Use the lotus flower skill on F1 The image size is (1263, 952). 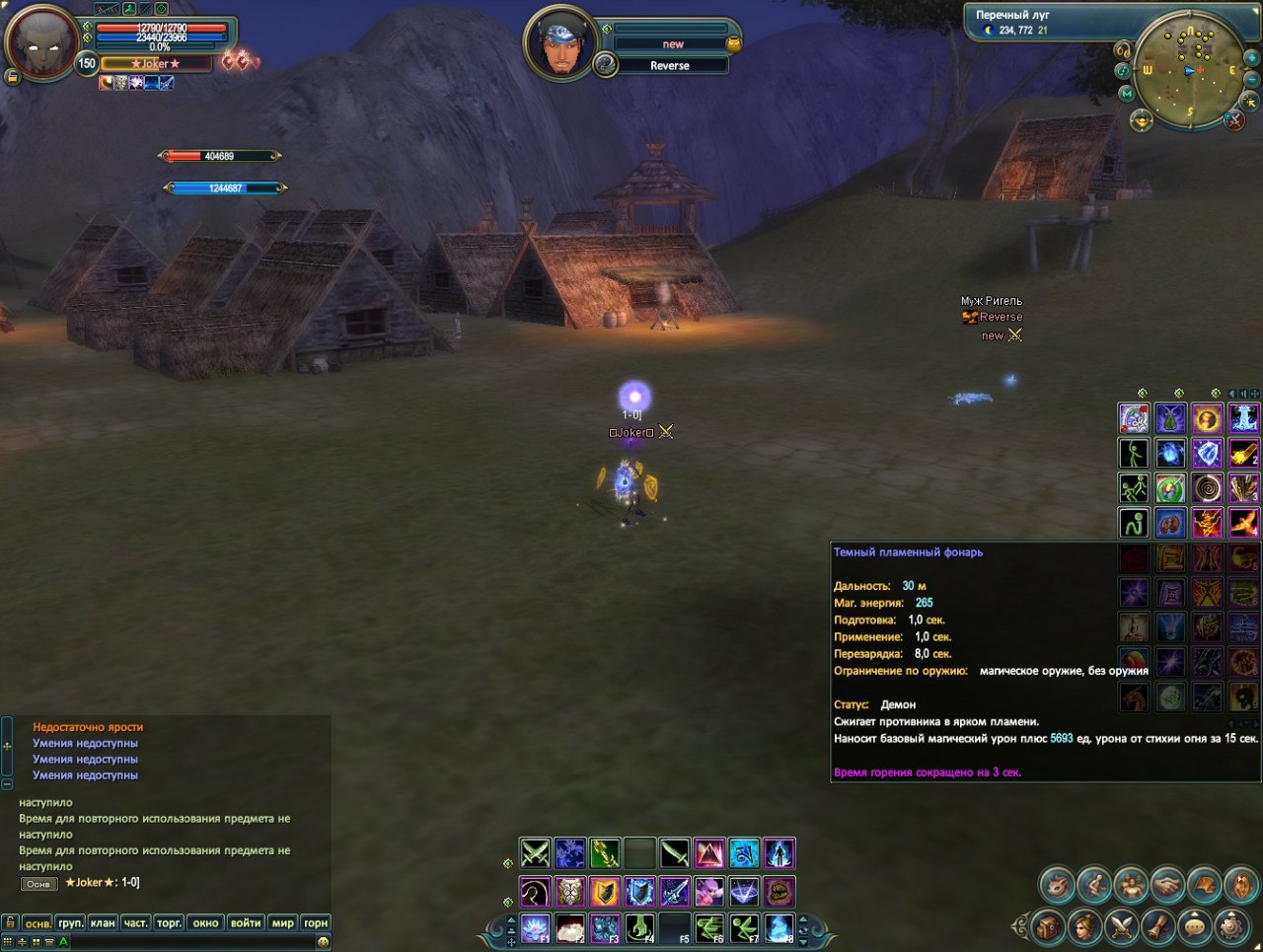pyautogui.click(x=535, y=928)
